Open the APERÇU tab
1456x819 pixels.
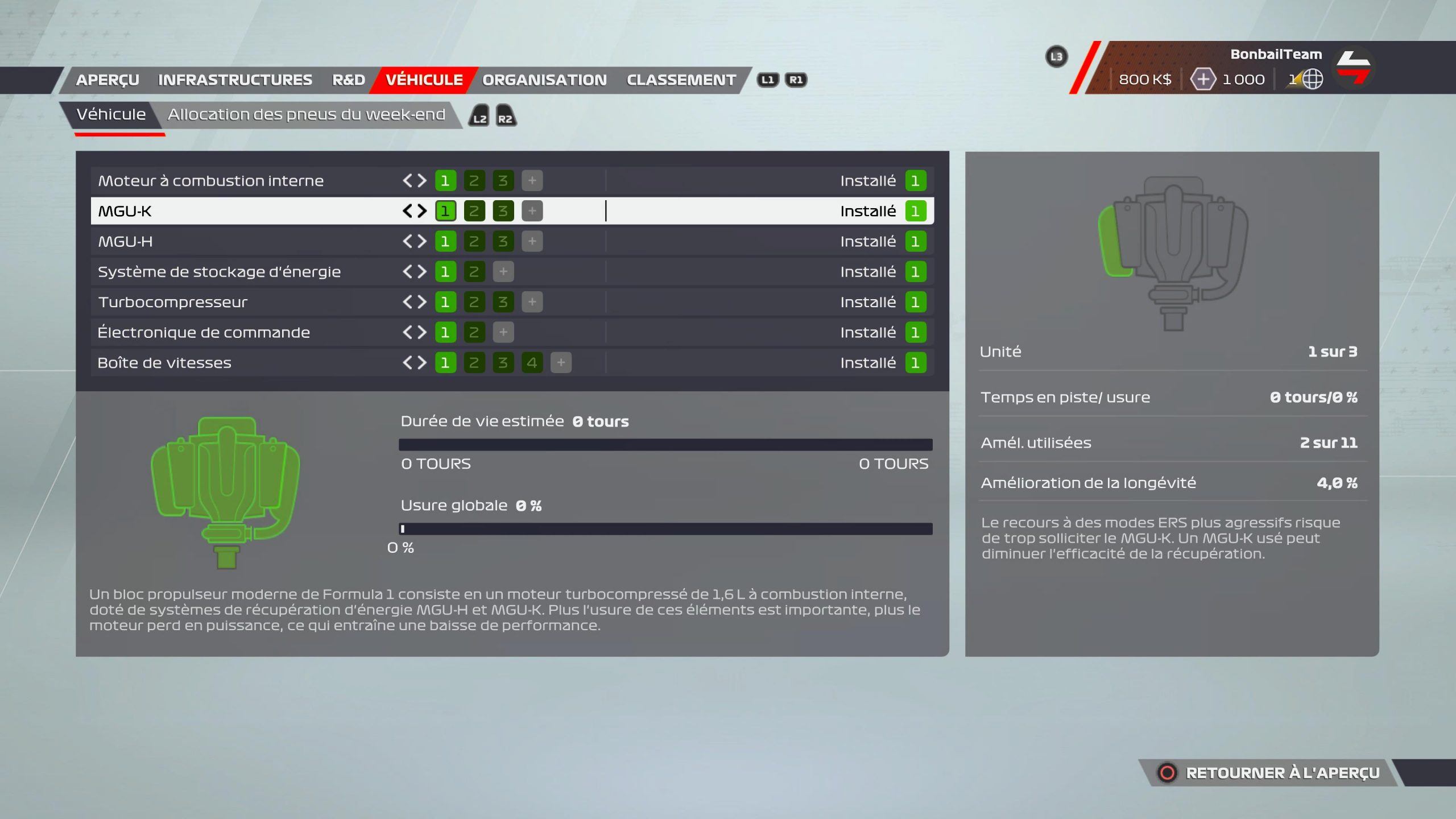coord(107,80)
